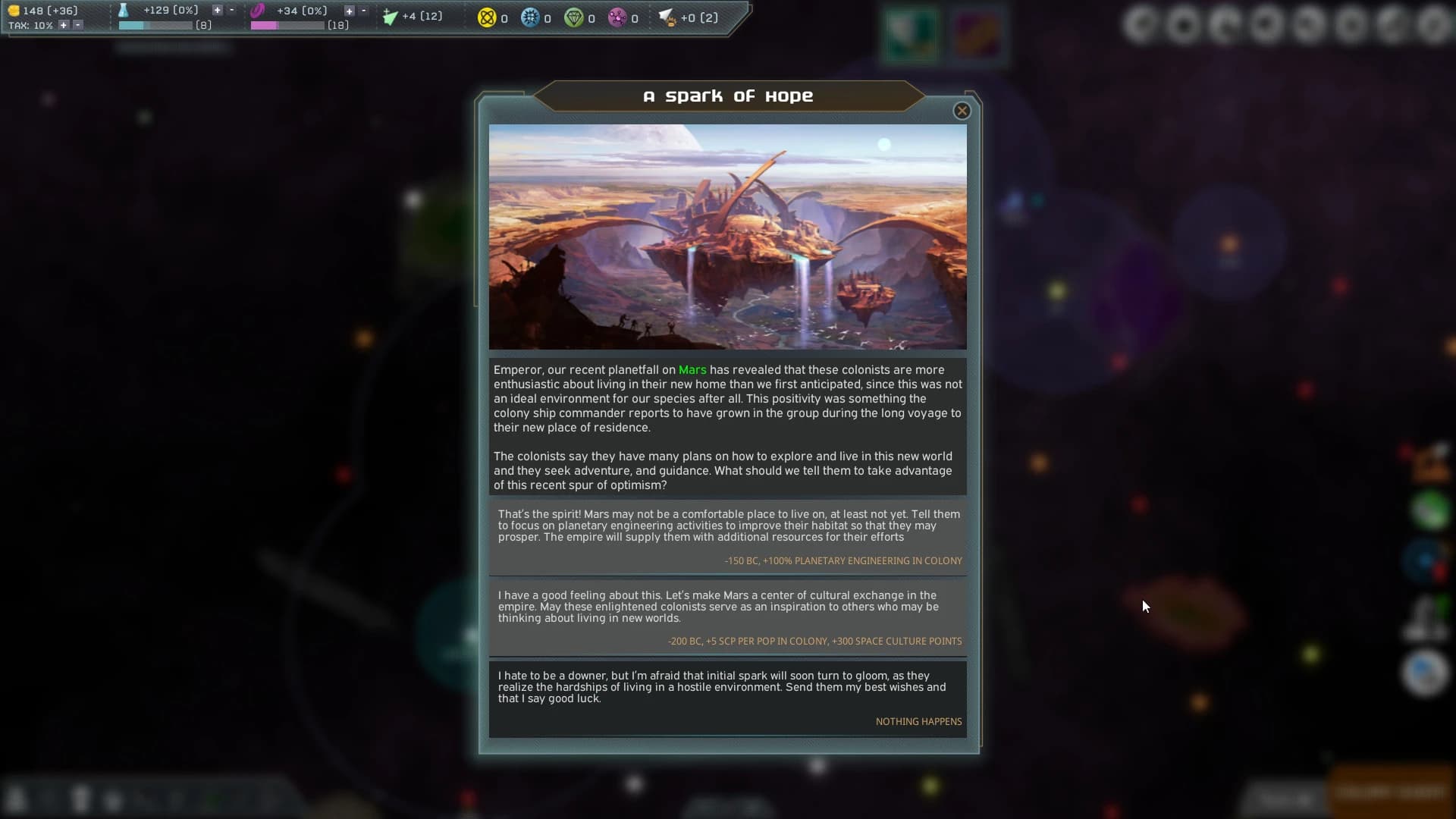Click the yellow atom resource icon
This screenshot has width=1456, height=819.
[486, 17]
